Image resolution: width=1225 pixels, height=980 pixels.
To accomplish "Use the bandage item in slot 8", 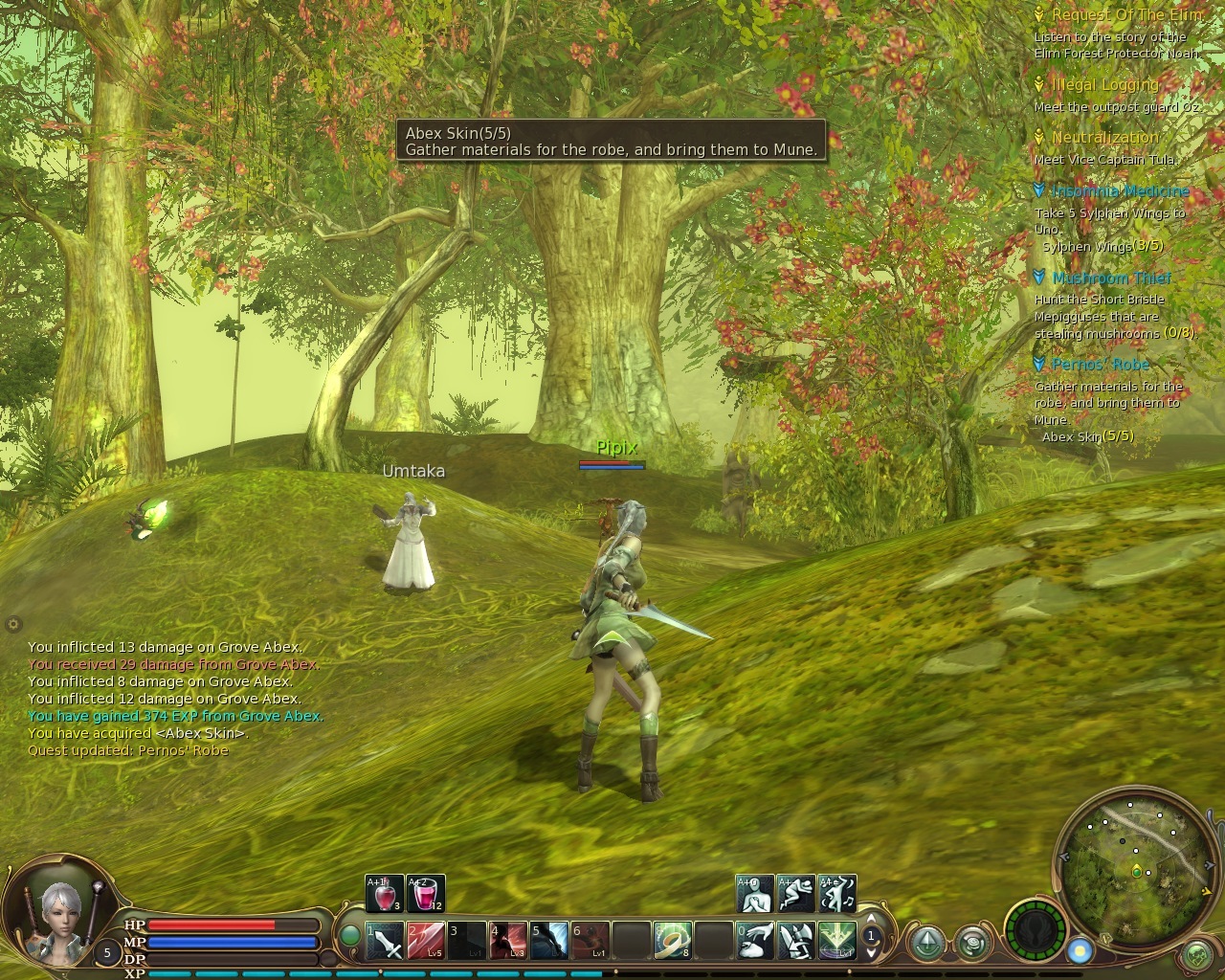I will [x=673, y=941].
